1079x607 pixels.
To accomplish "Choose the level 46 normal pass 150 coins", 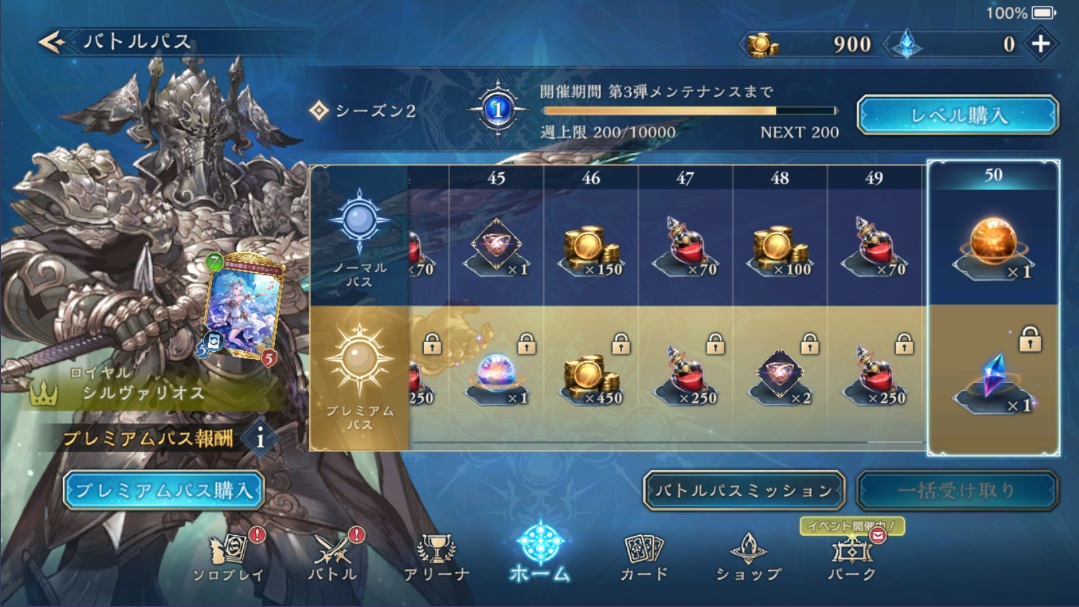I will [590, 250].
